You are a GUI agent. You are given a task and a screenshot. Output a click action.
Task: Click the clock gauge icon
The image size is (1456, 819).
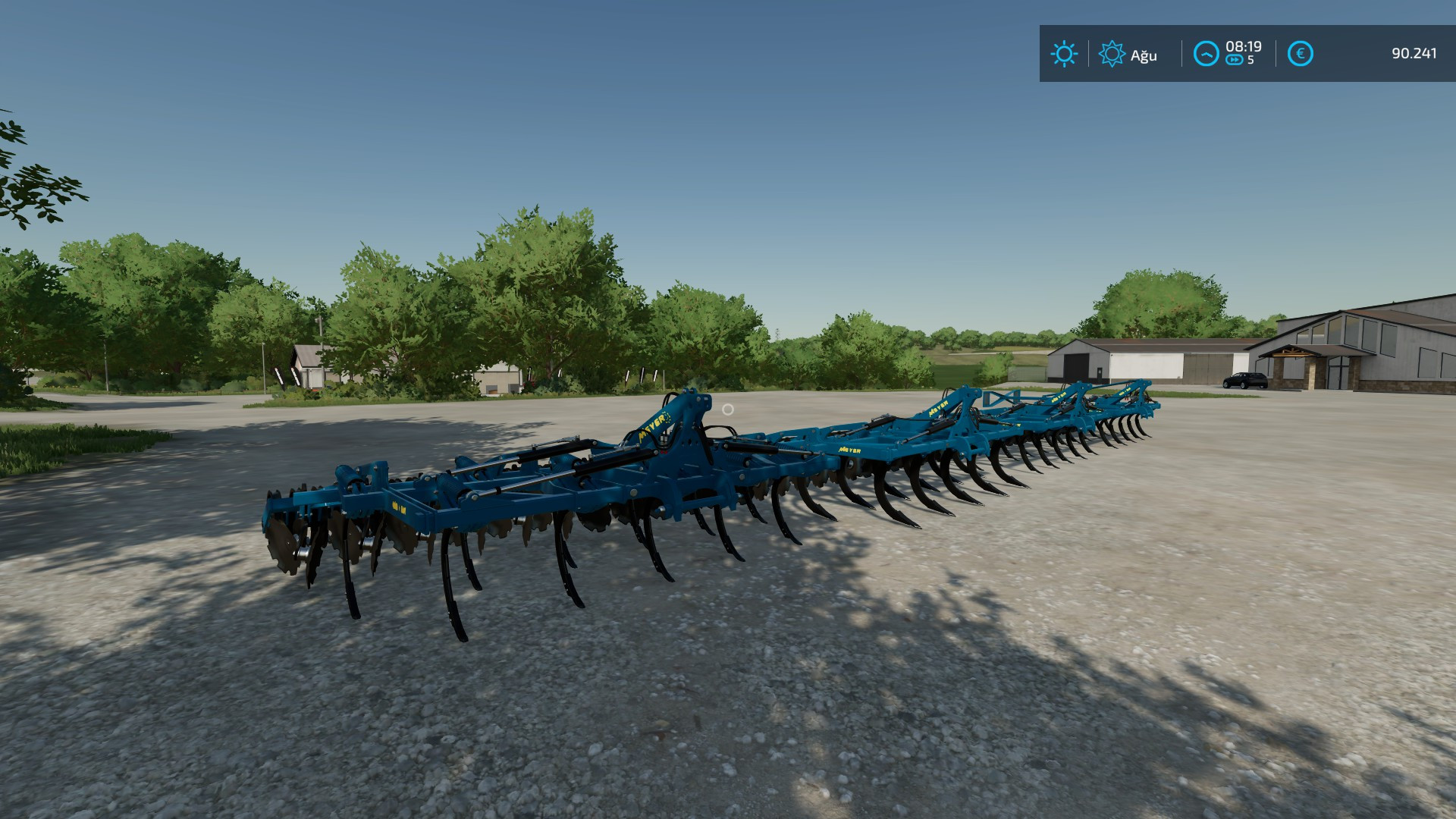coord(1206,54)
